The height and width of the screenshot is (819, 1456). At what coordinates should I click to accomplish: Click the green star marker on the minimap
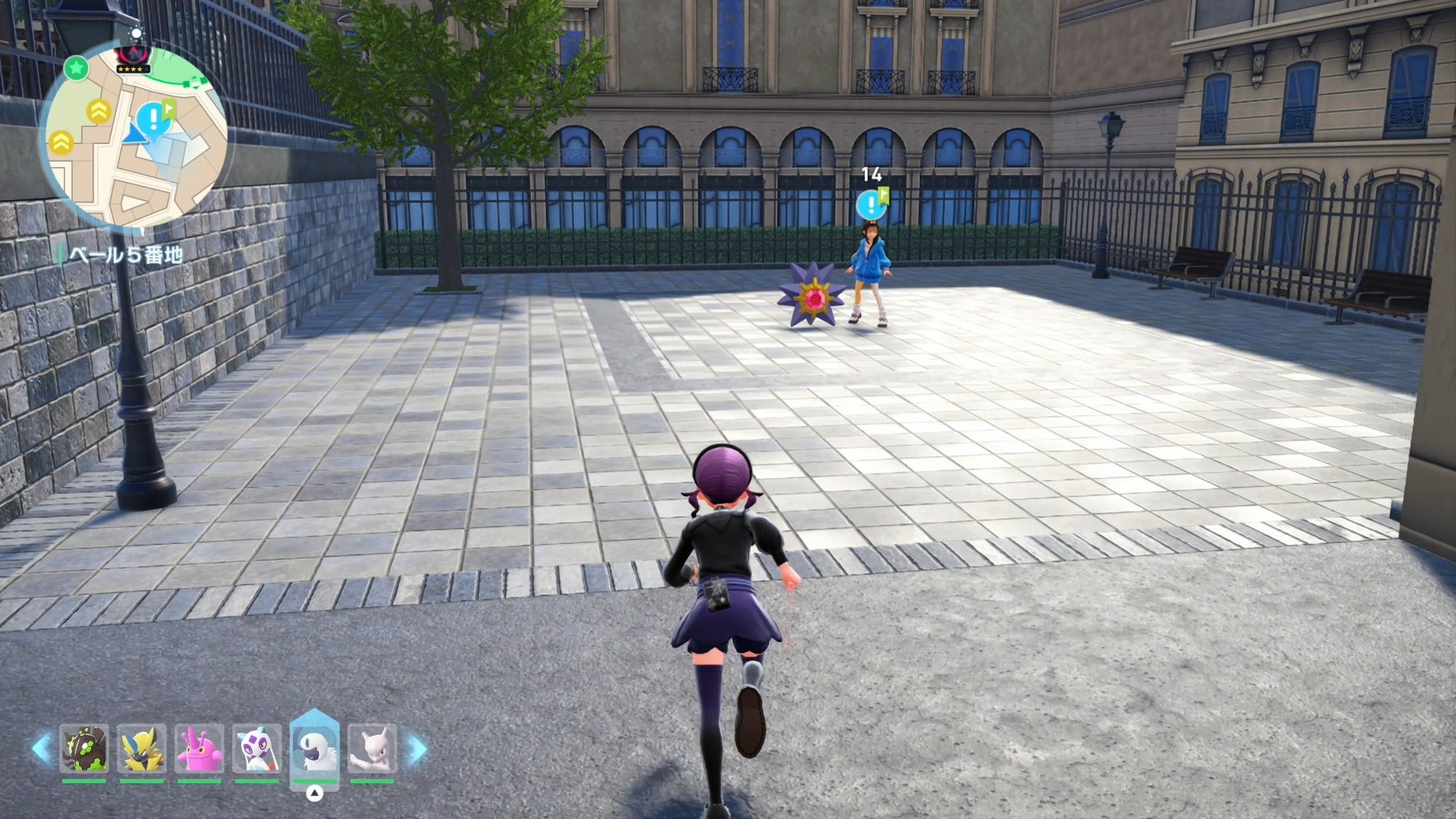pos(76,68)
